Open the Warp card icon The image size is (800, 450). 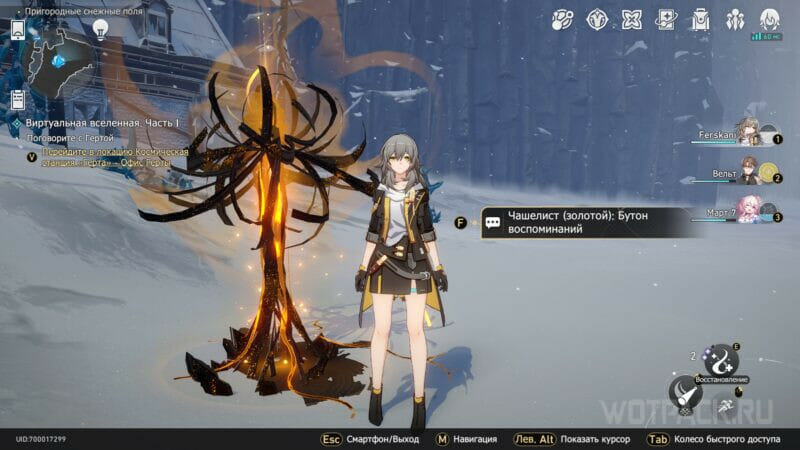(x=666, y=19)
